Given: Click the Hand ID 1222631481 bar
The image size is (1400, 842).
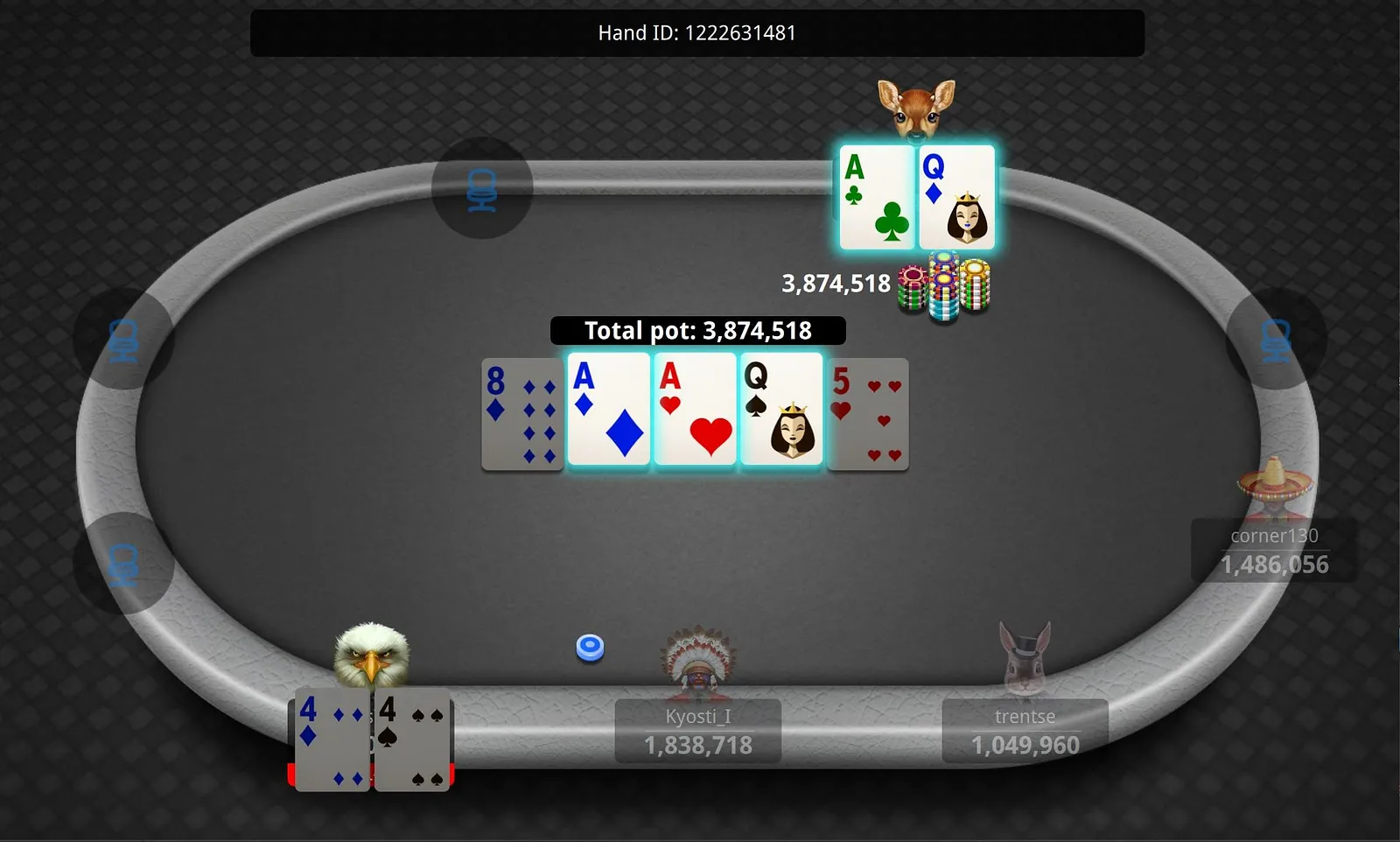Looking at the screenshot, I should (696, 33).
